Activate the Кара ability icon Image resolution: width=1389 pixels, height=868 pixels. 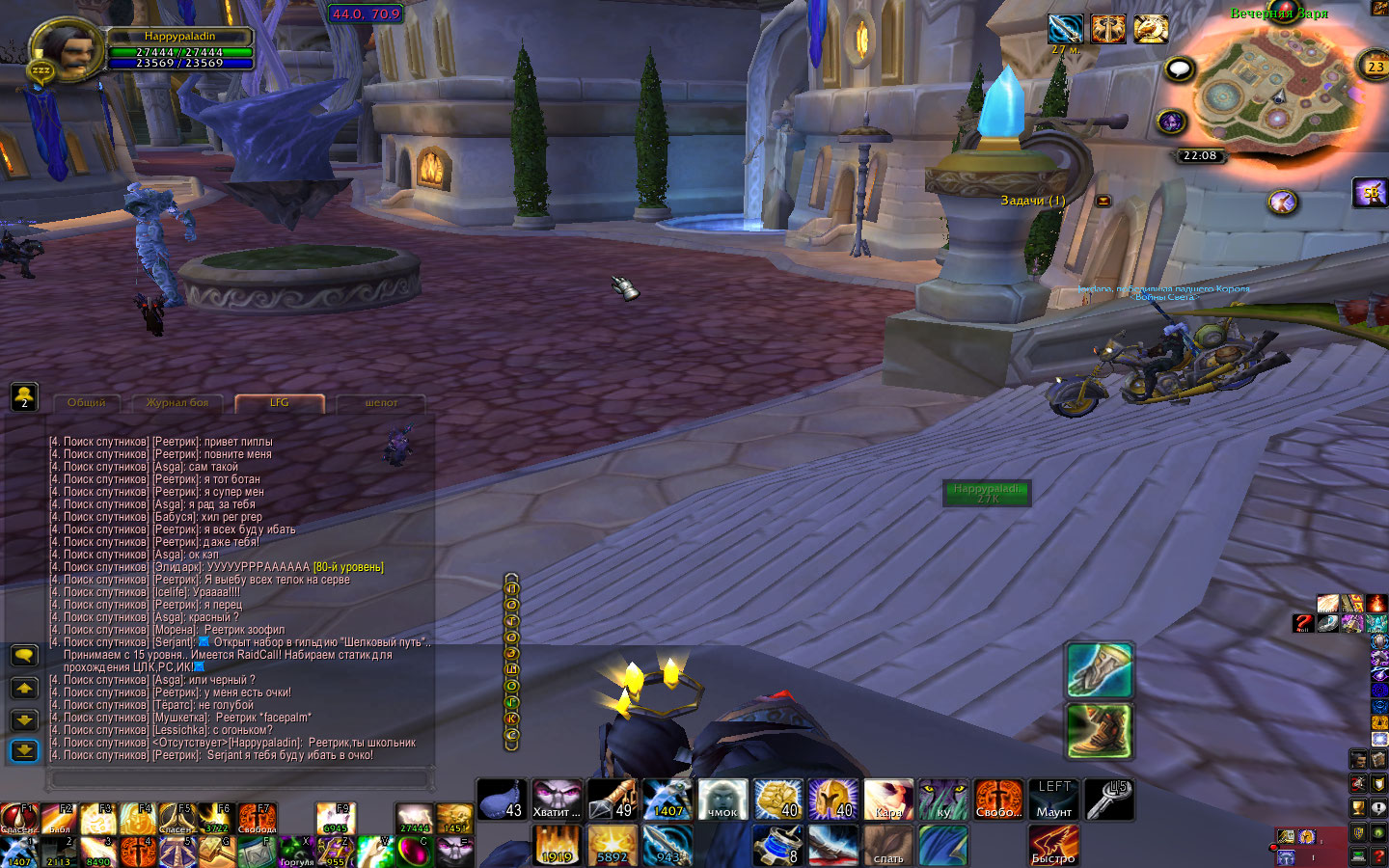click(888, 800)
